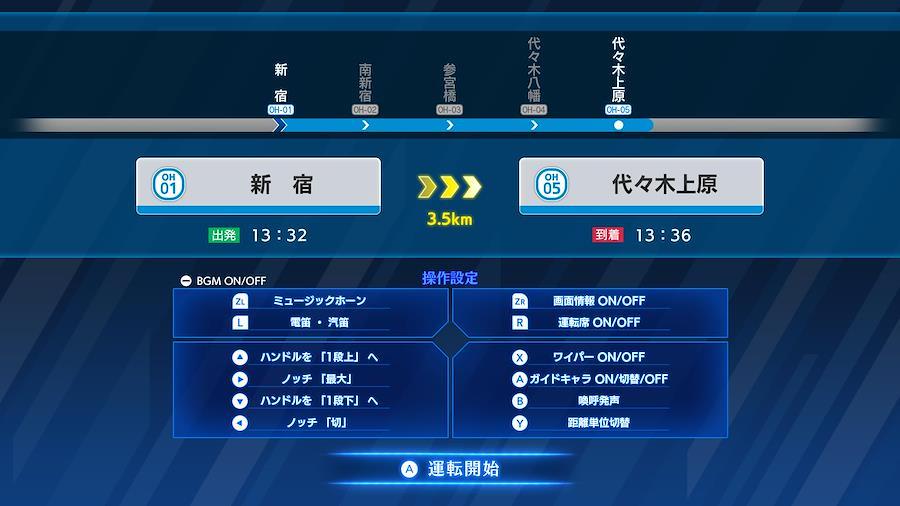Click the 代々木上原 arrival station panel

[641, 186]
